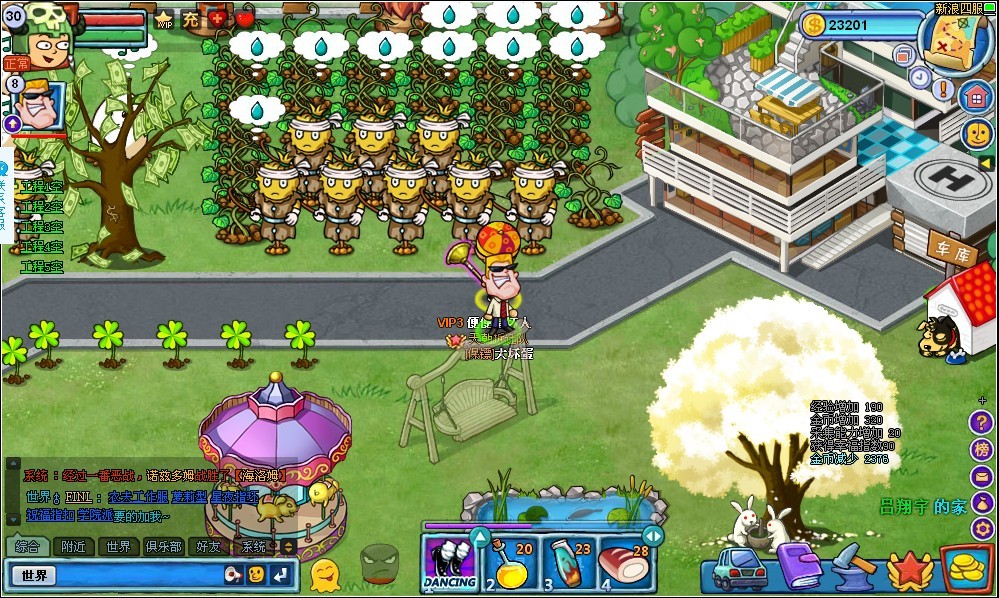Switch to the 附近 chat tab
This screenshot has width=999, height=598.
tap(73, 547)
